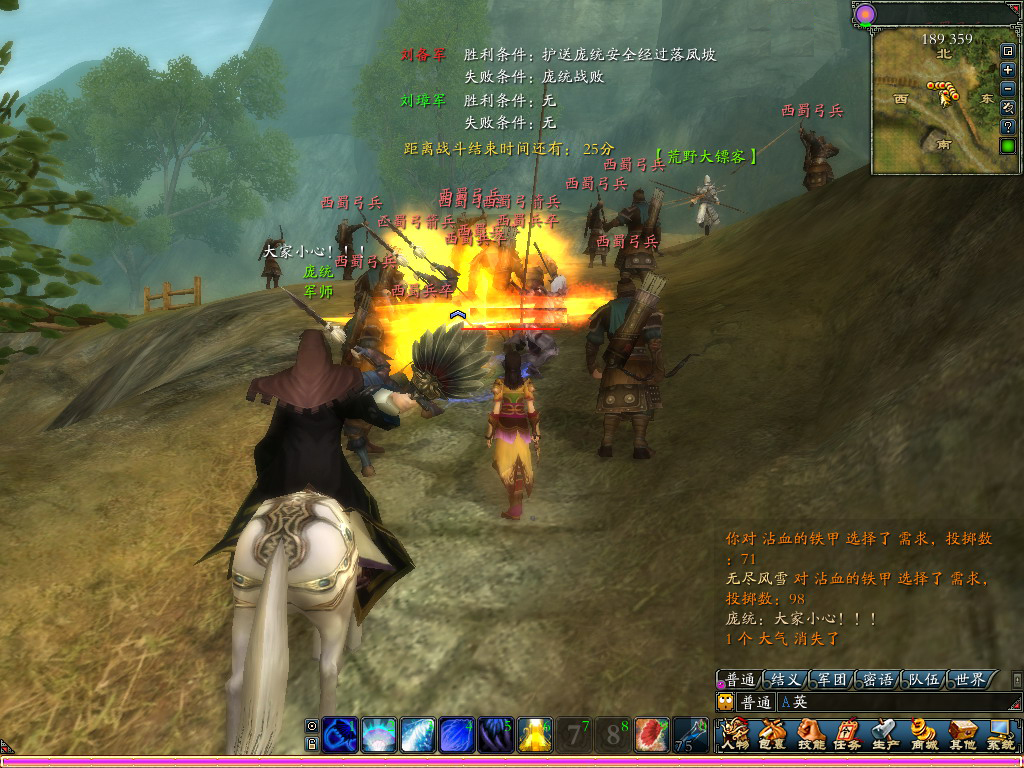Open the 人物 character panel

[x=734, y=735]
